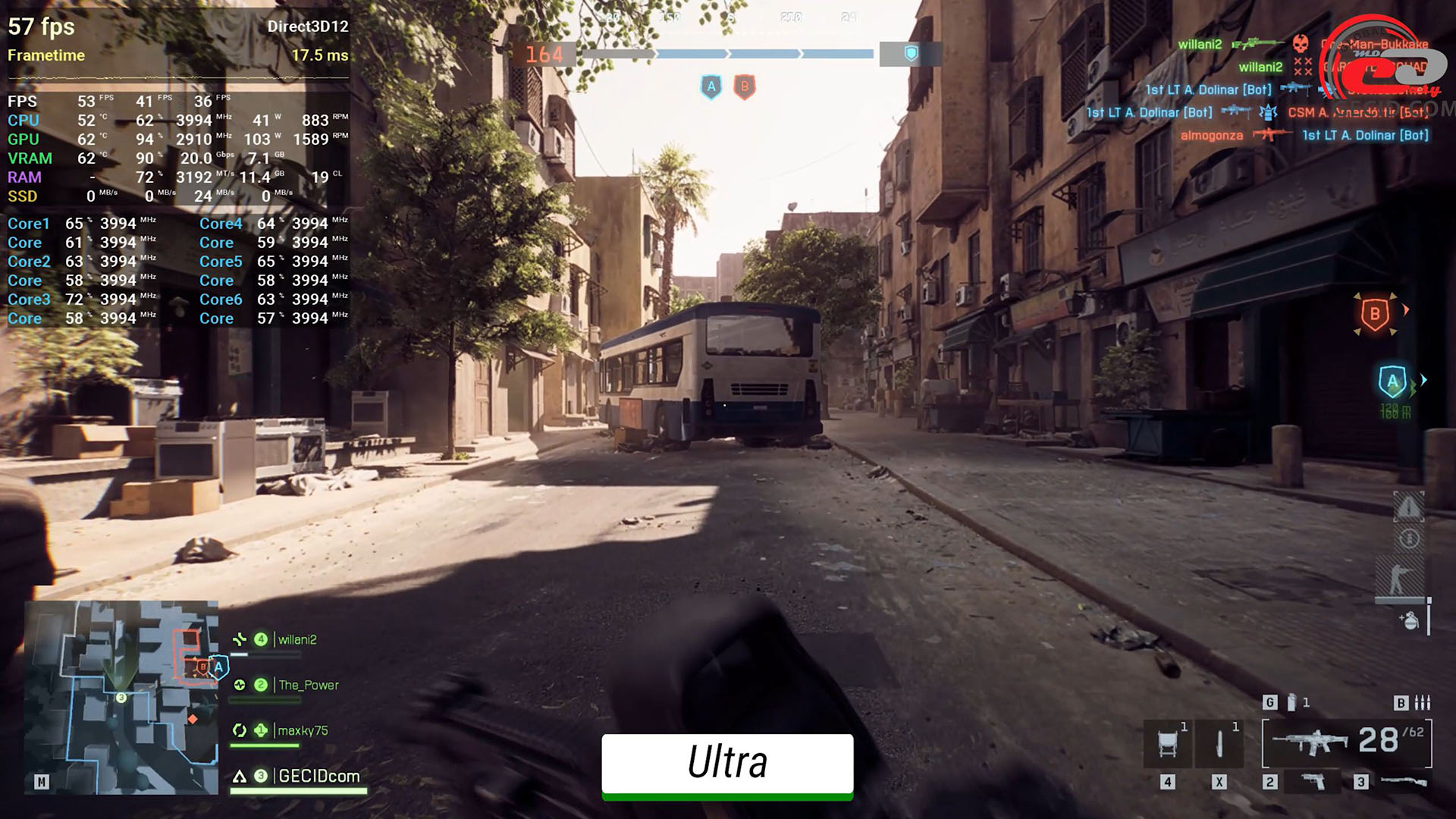Screen dimensions: 1456x819
Task: Switch to the shotgun in slot 3
Action: [1403, 782]
